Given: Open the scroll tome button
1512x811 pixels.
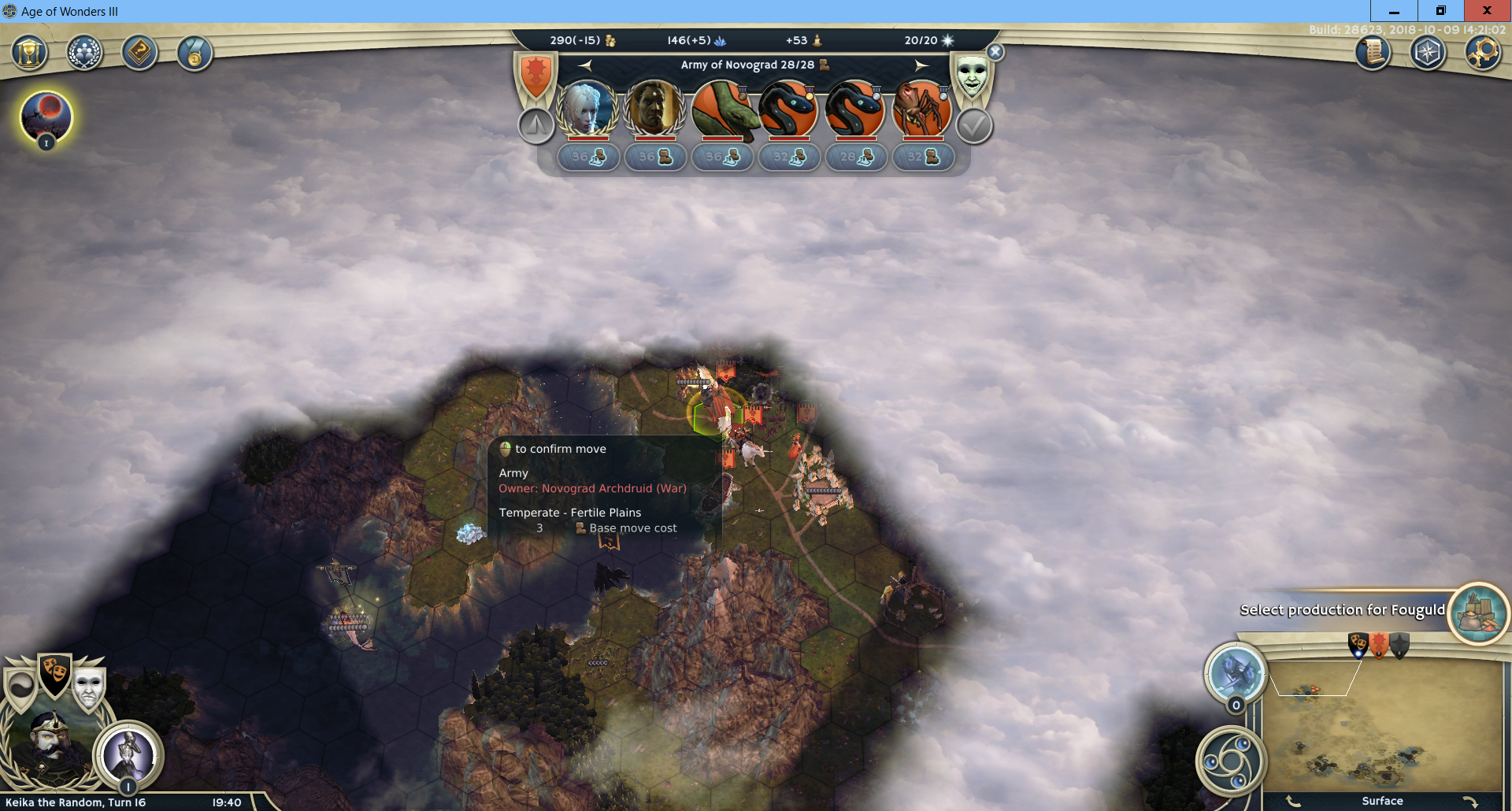Looking at the screenshot, I should point(1373,53).
